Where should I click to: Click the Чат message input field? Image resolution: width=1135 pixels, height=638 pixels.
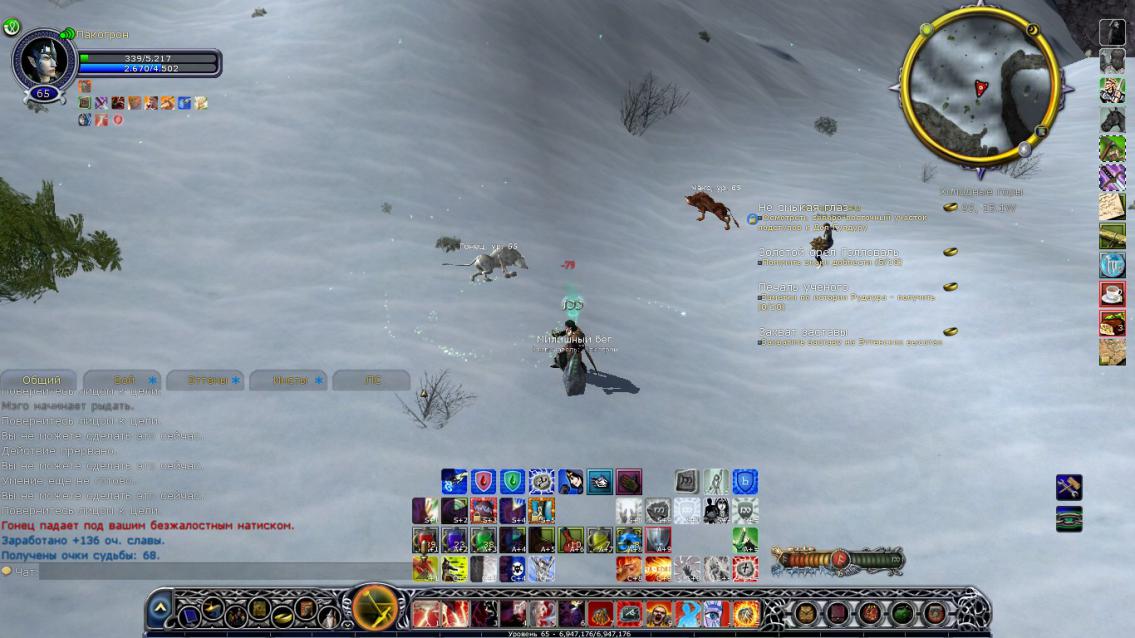coord(200,571)
